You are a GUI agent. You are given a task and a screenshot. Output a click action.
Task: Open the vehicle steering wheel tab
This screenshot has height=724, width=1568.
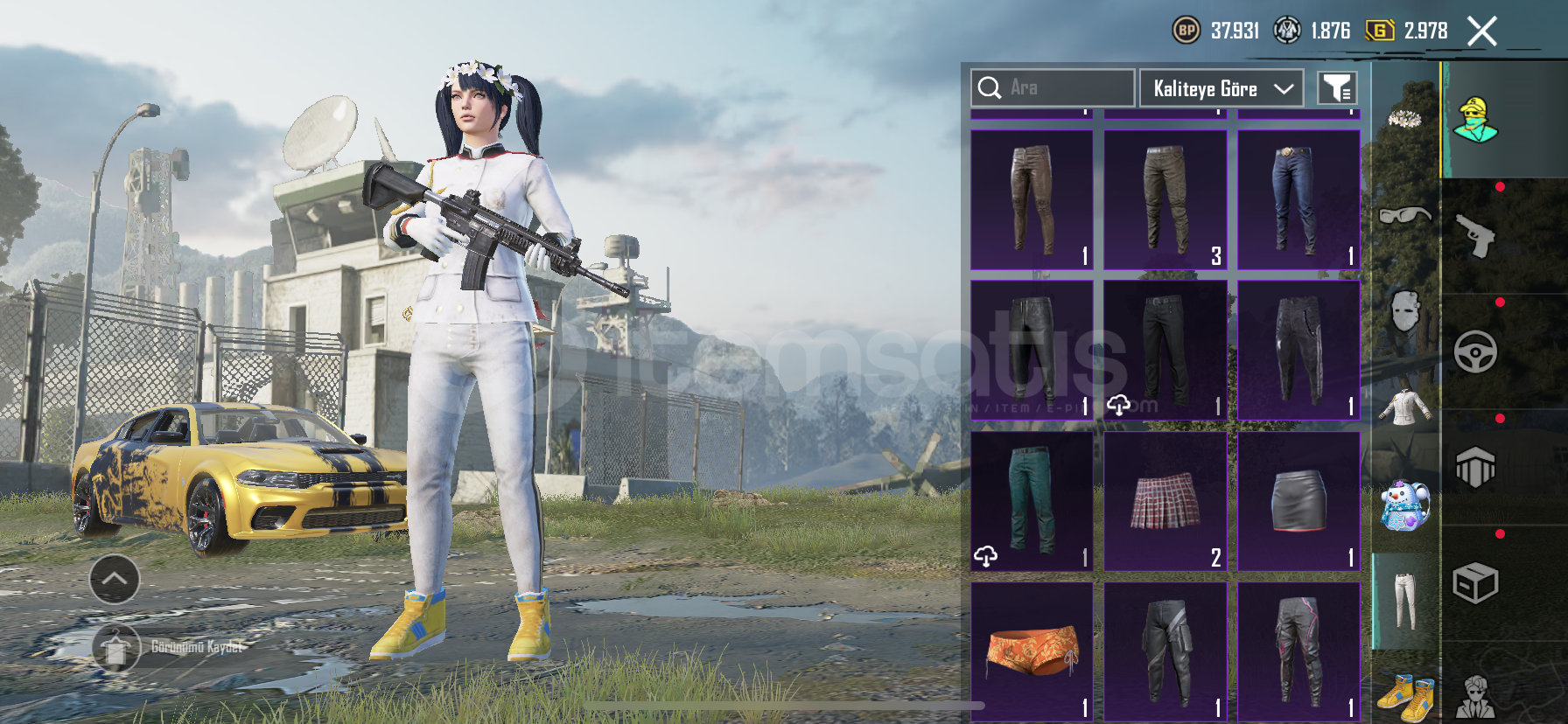1476,352
